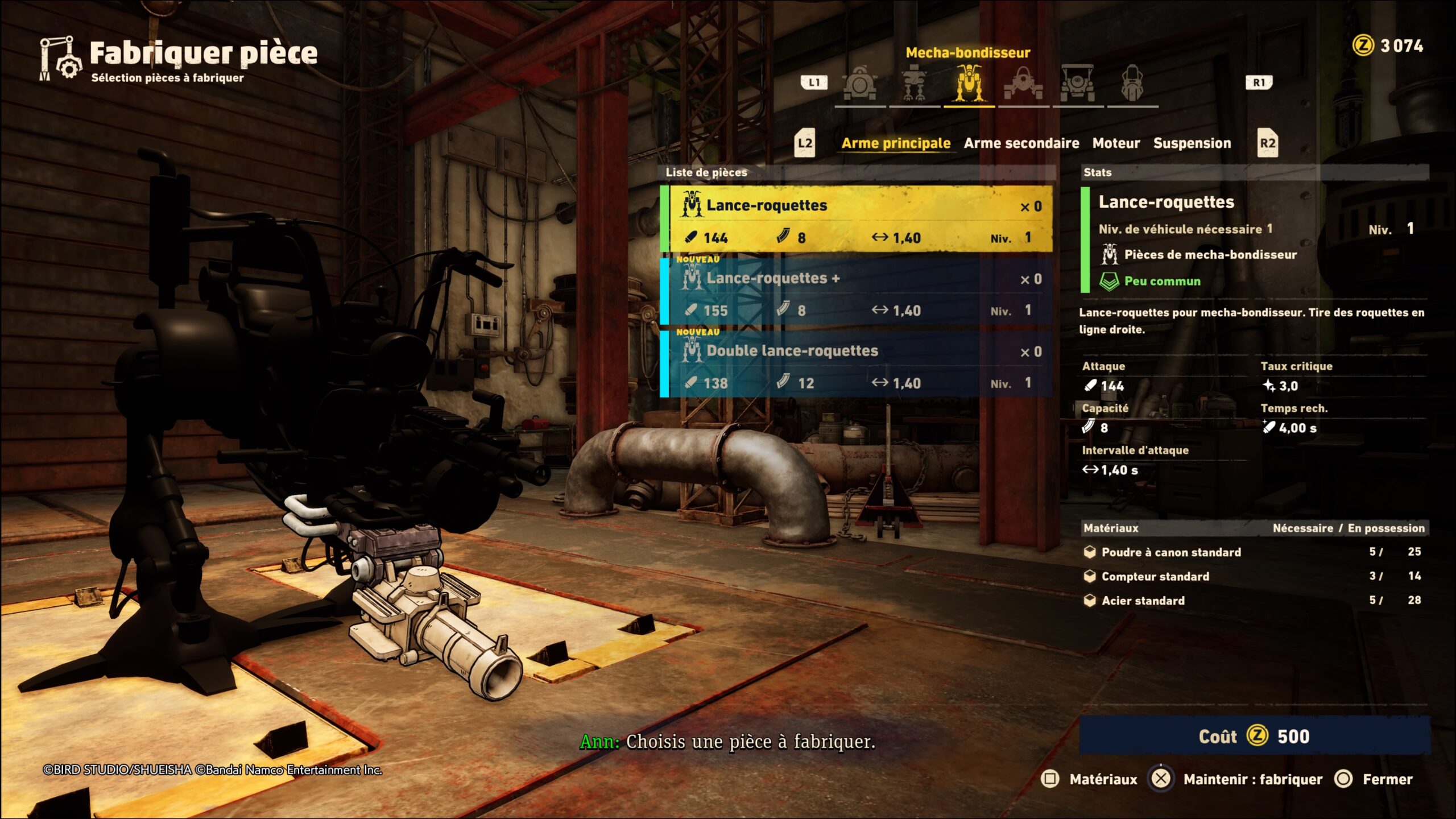Choose the two-legged walker robot icon
Screen dimensions: 1456x819
(x=914, y=84)
